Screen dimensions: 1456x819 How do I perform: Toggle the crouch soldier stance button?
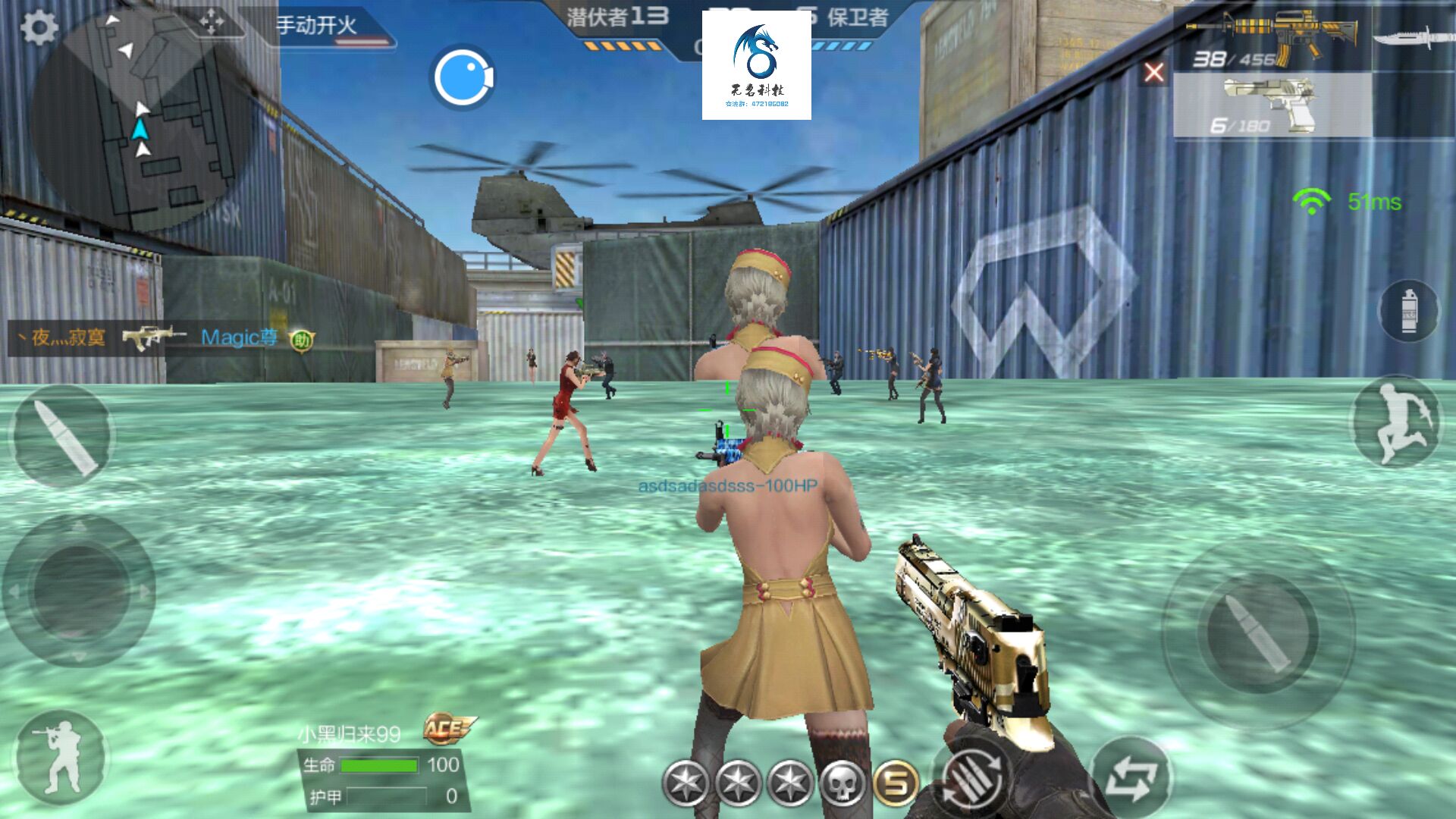(x=61, y=757)
